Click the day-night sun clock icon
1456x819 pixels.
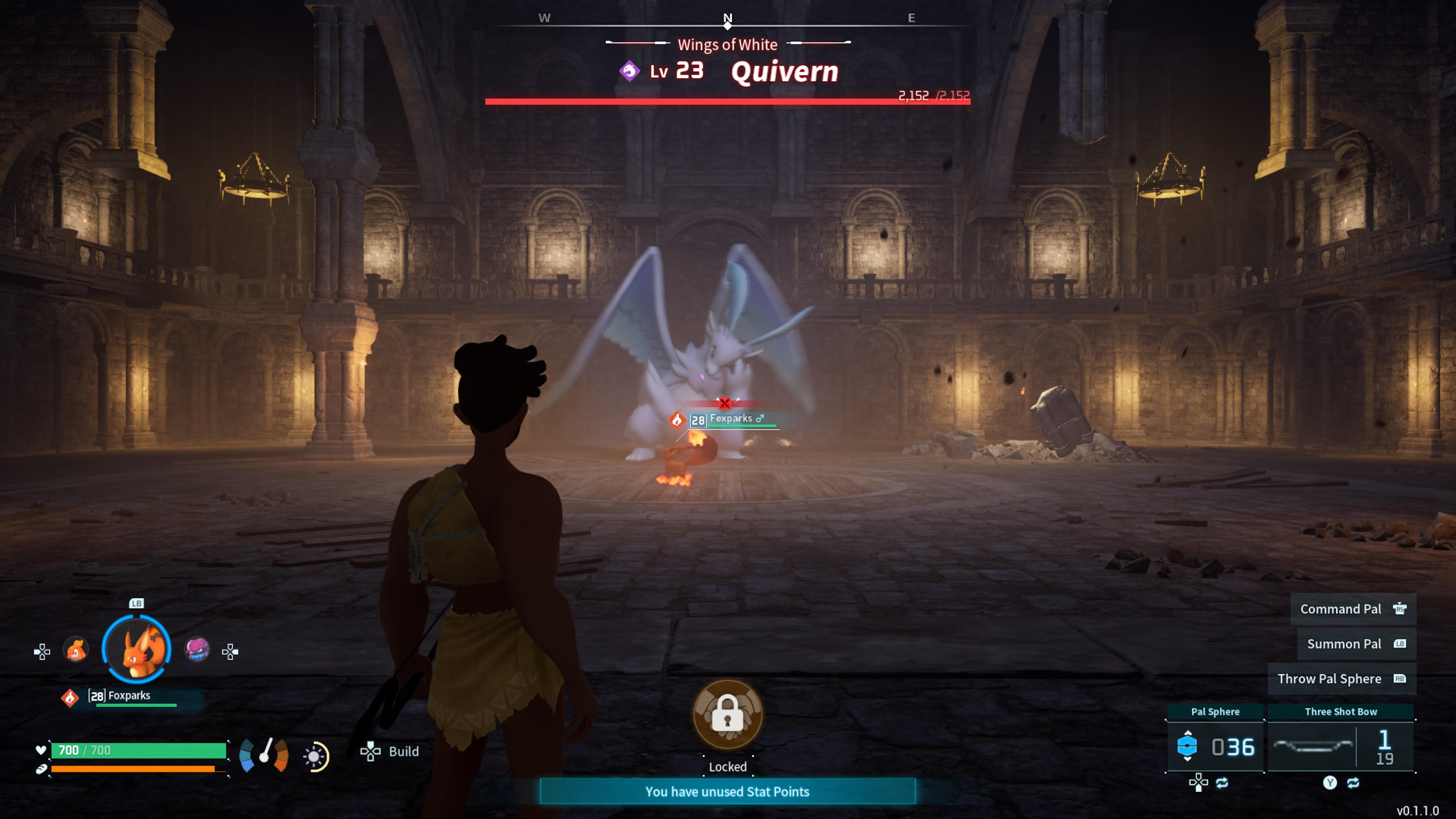(x=315, y=756)
